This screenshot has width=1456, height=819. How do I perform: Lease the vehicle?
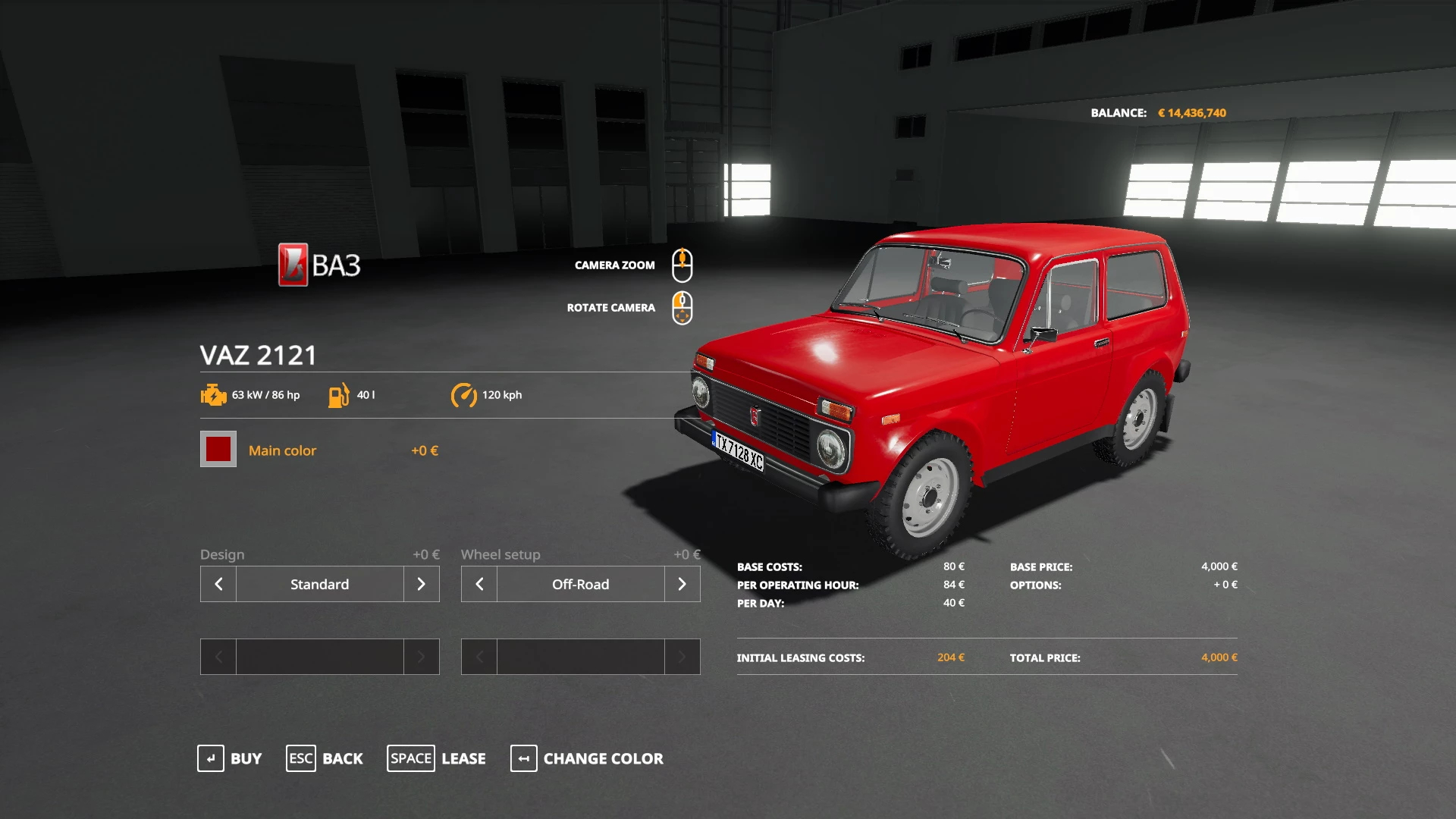[x=437, y=758]
